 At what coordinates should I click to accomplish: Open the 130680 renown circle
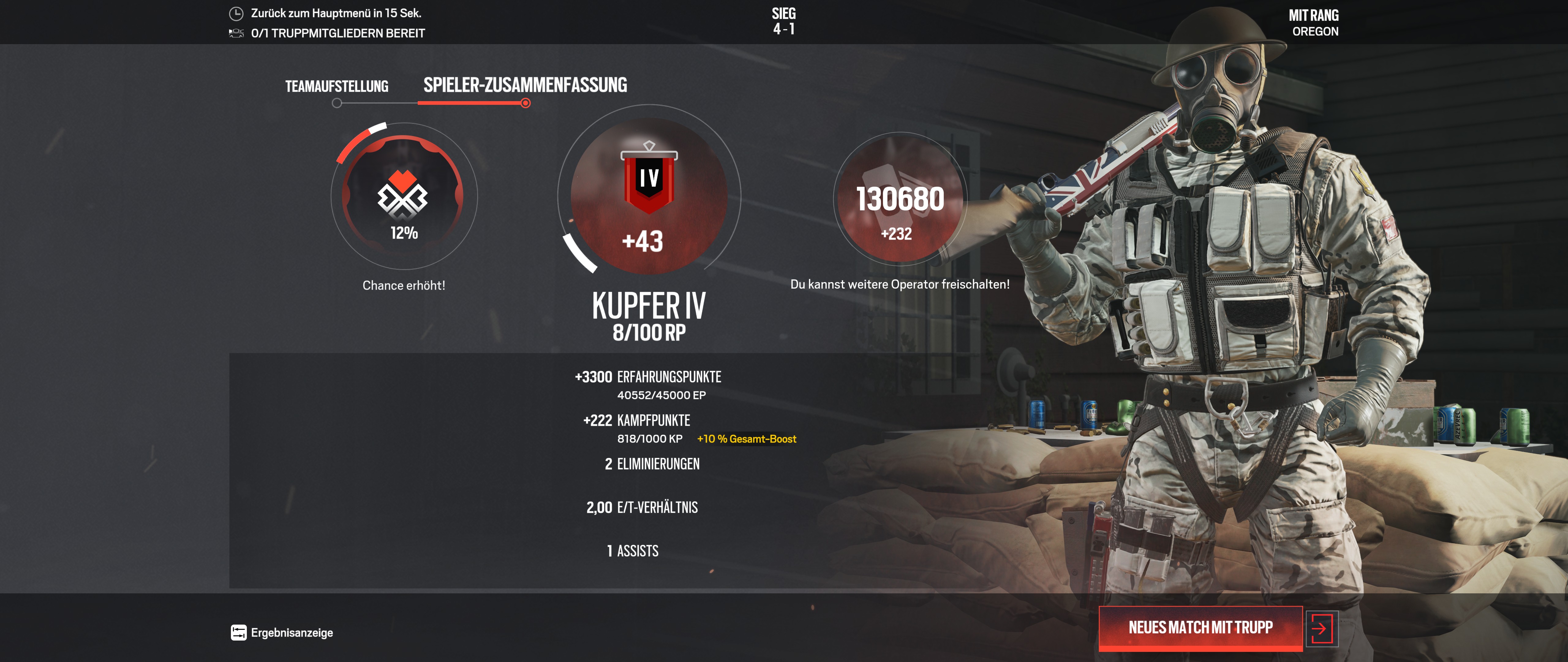[900, 199]
